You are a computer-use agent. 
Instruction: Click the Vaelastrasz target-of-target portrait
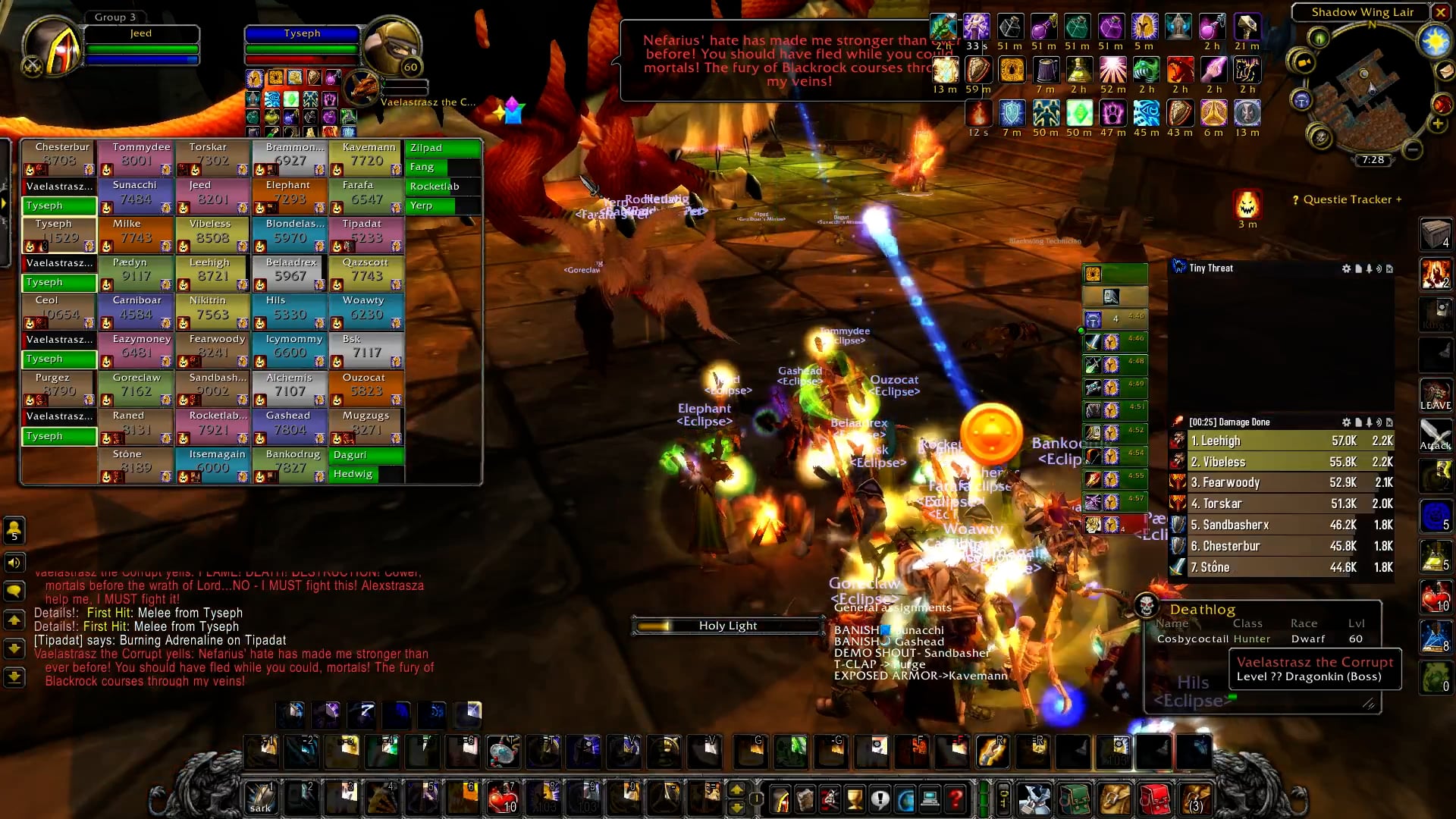tap(362, 88)
